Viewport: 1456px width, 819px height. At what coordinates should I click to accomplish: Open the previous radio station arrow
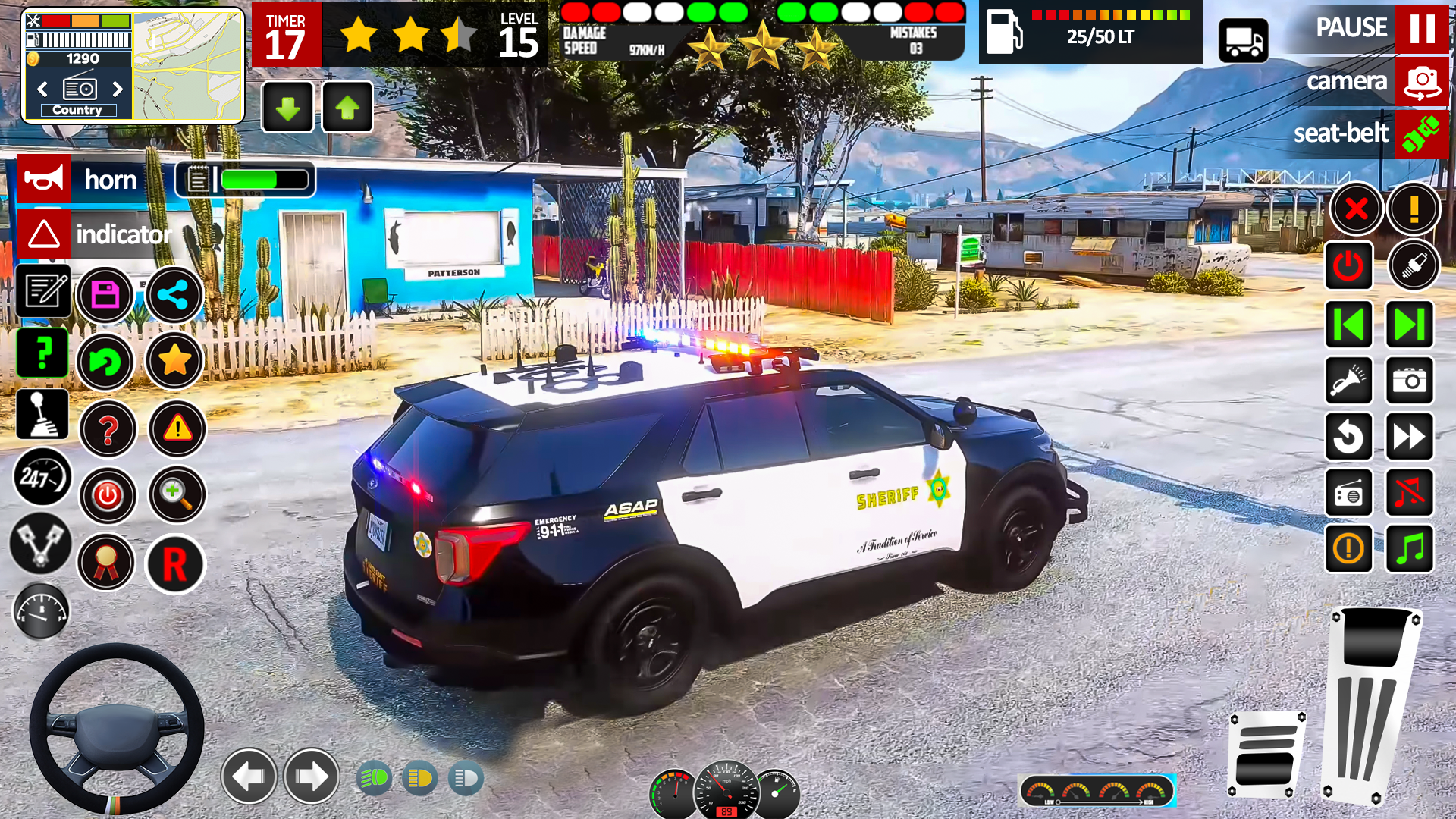(x=1350, y=324)
